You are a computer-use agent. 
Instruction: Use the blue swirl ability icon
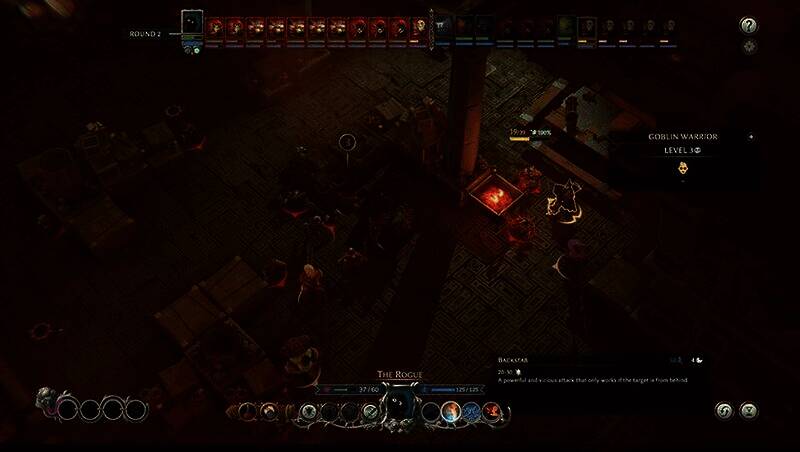470,410
